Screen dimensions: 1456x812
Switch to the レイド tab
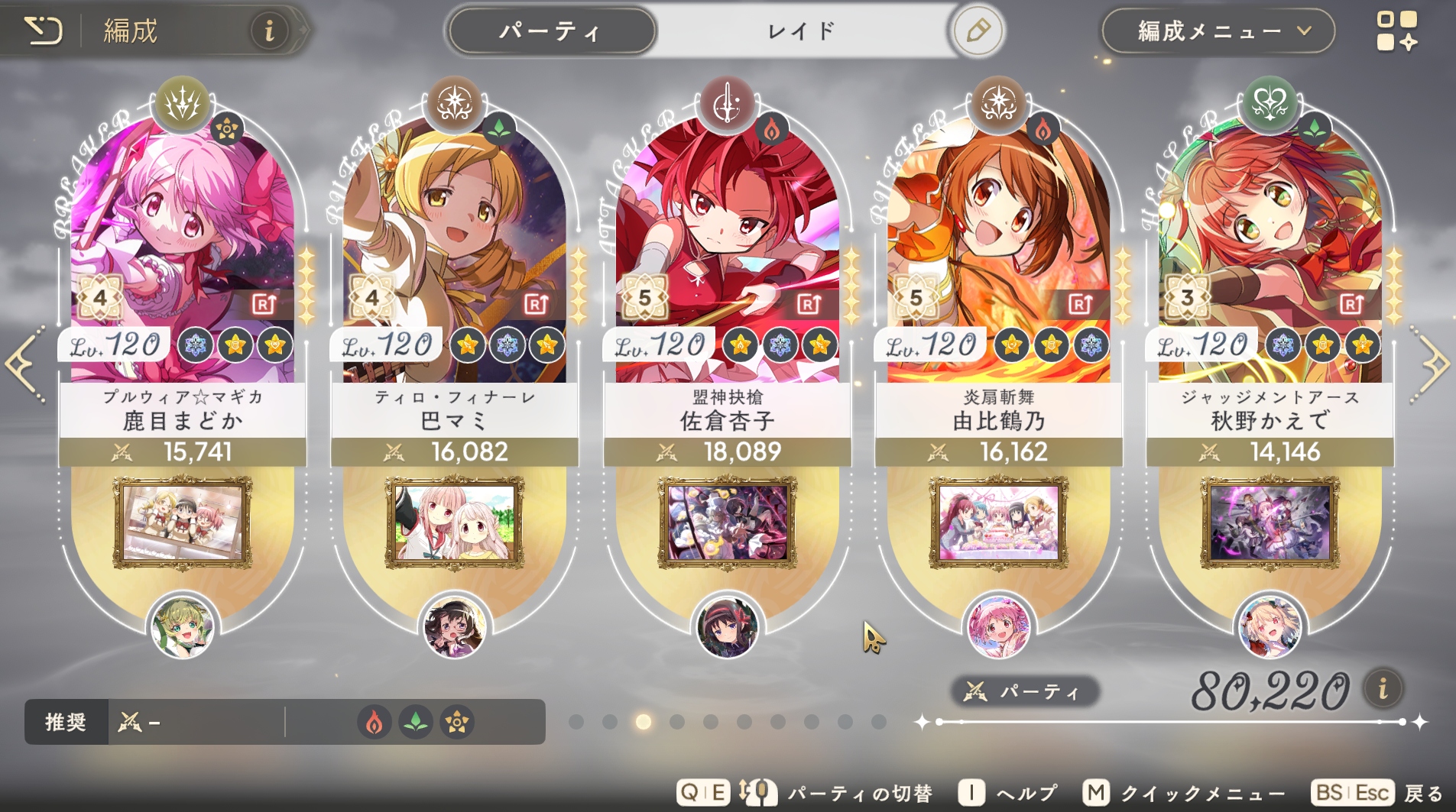[x=801, y=31]
